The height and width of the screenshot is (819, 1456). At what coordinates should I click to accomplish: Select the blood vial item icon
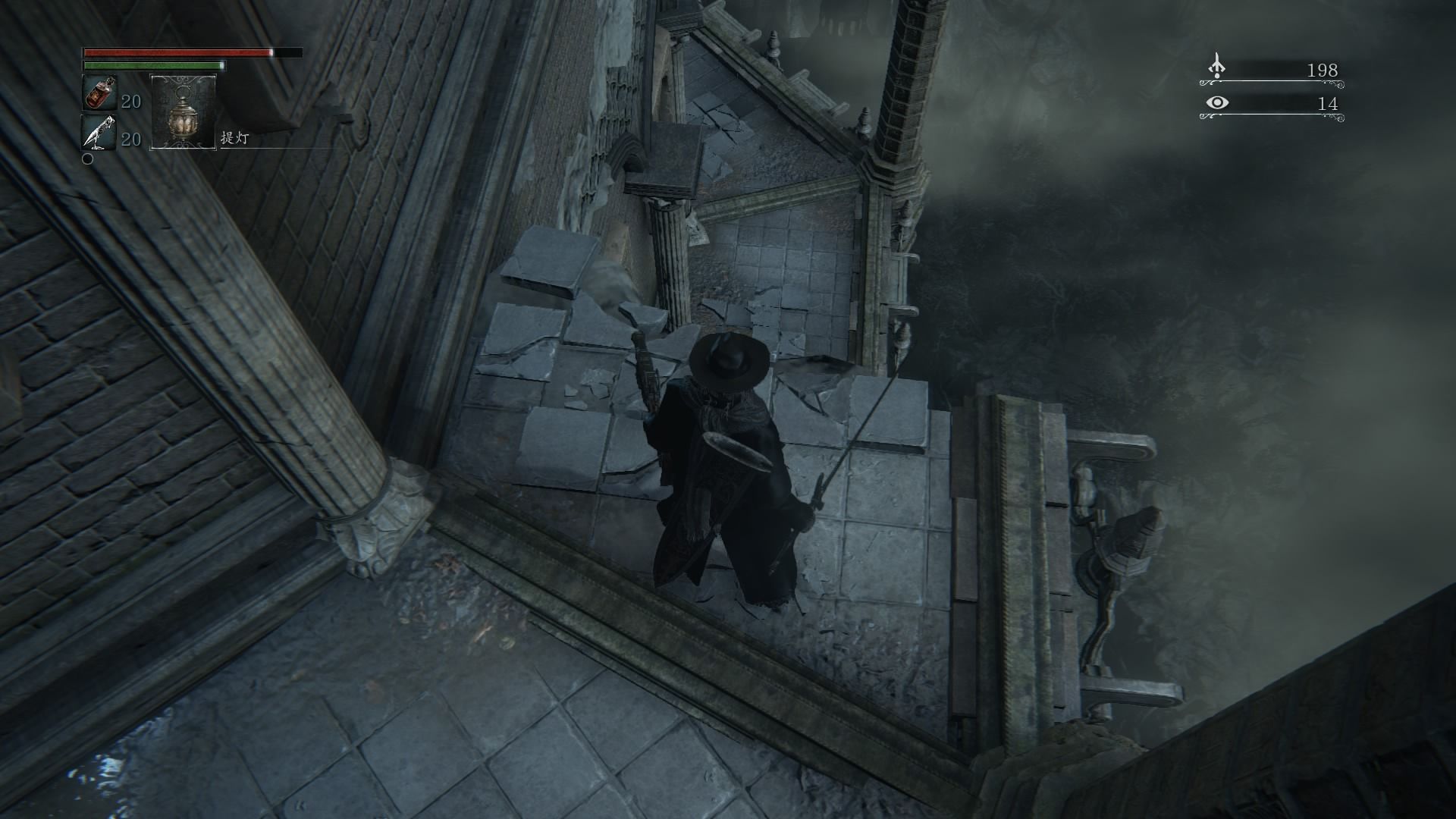click(x=99, y=94)
